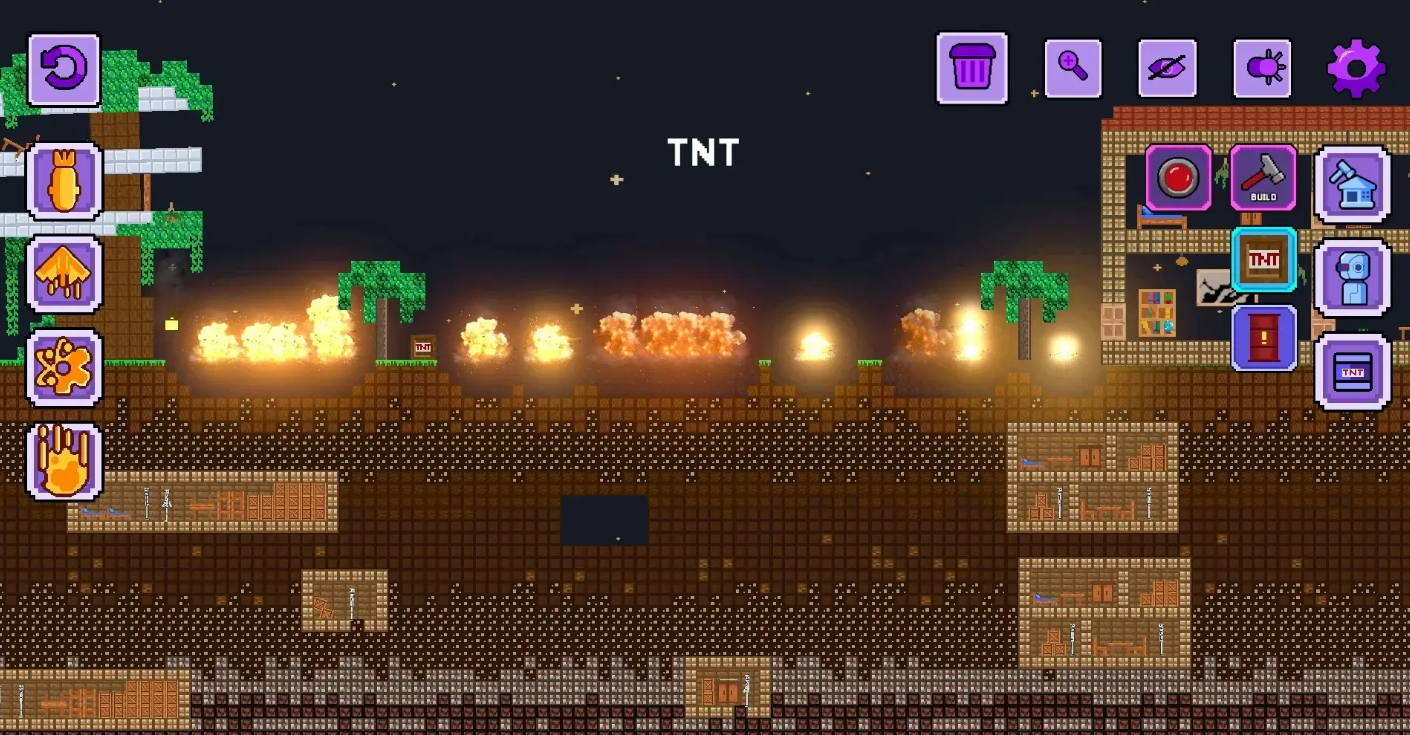Viewport: 1410px width, 735px height.
Task: Pick the red explosive barrel item
Action: coord(1264,338)
